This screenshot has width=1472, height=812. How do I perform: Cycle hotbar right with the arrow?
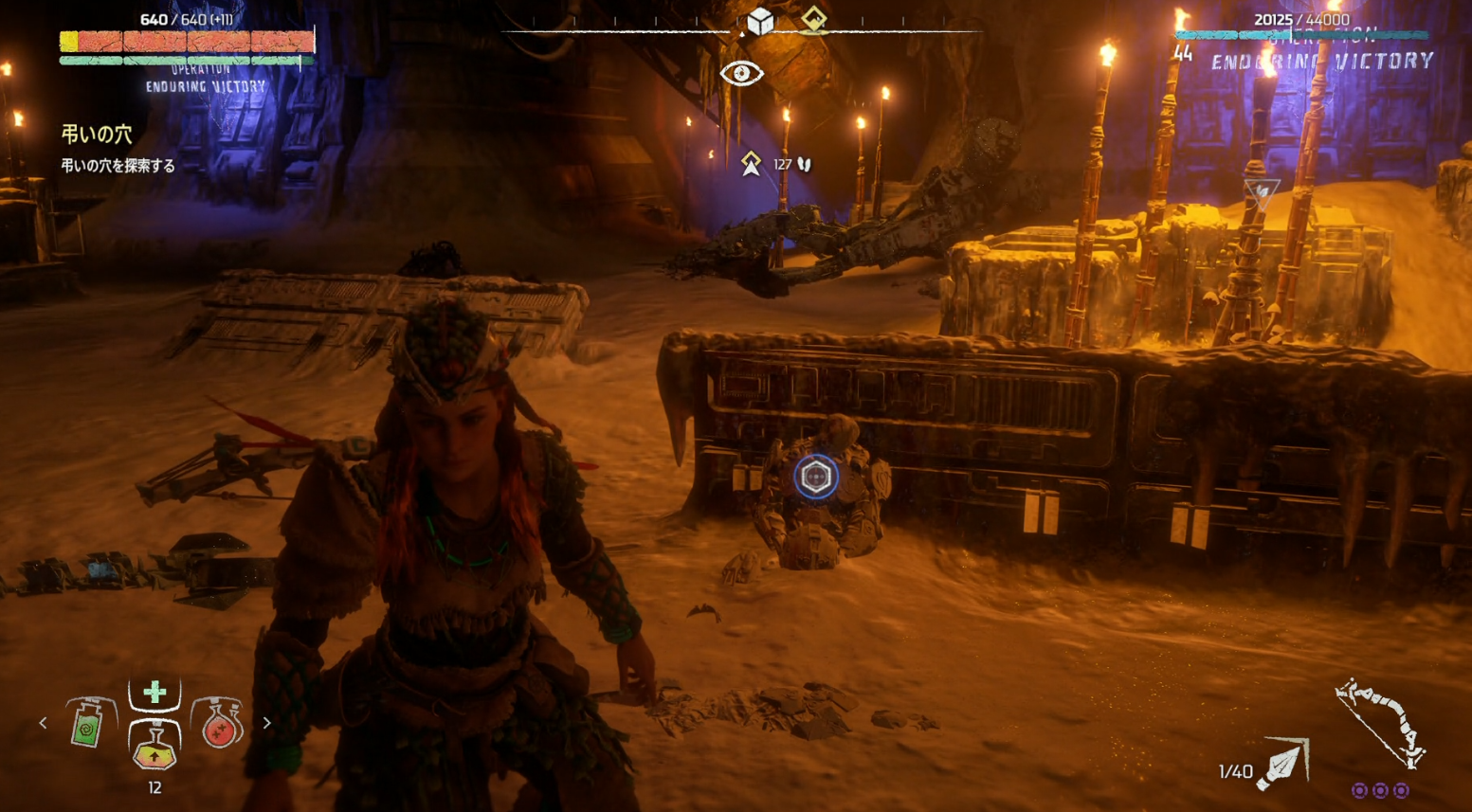[266, 723]
